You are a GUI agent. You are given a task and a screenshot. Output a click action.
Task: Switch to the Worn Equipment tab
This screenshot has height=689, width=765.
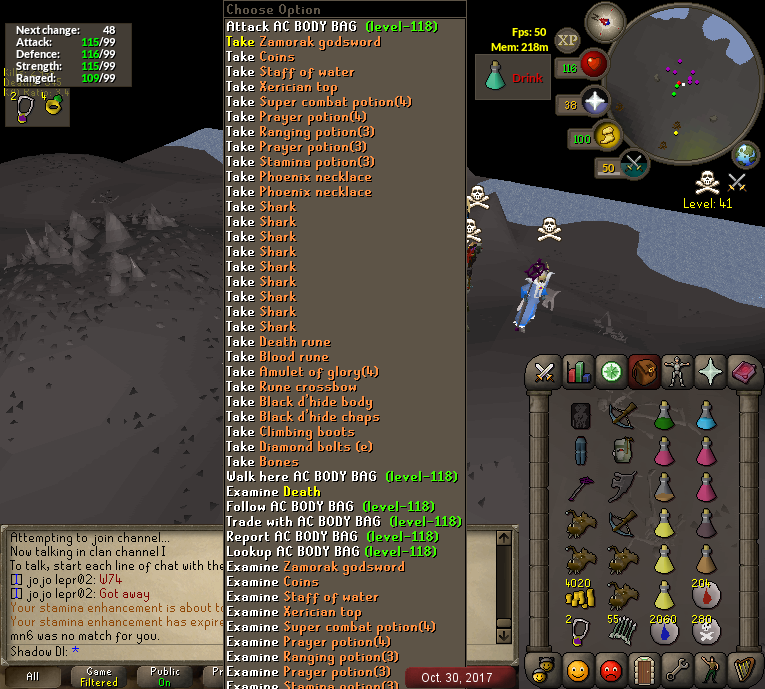tap(679, 372)
